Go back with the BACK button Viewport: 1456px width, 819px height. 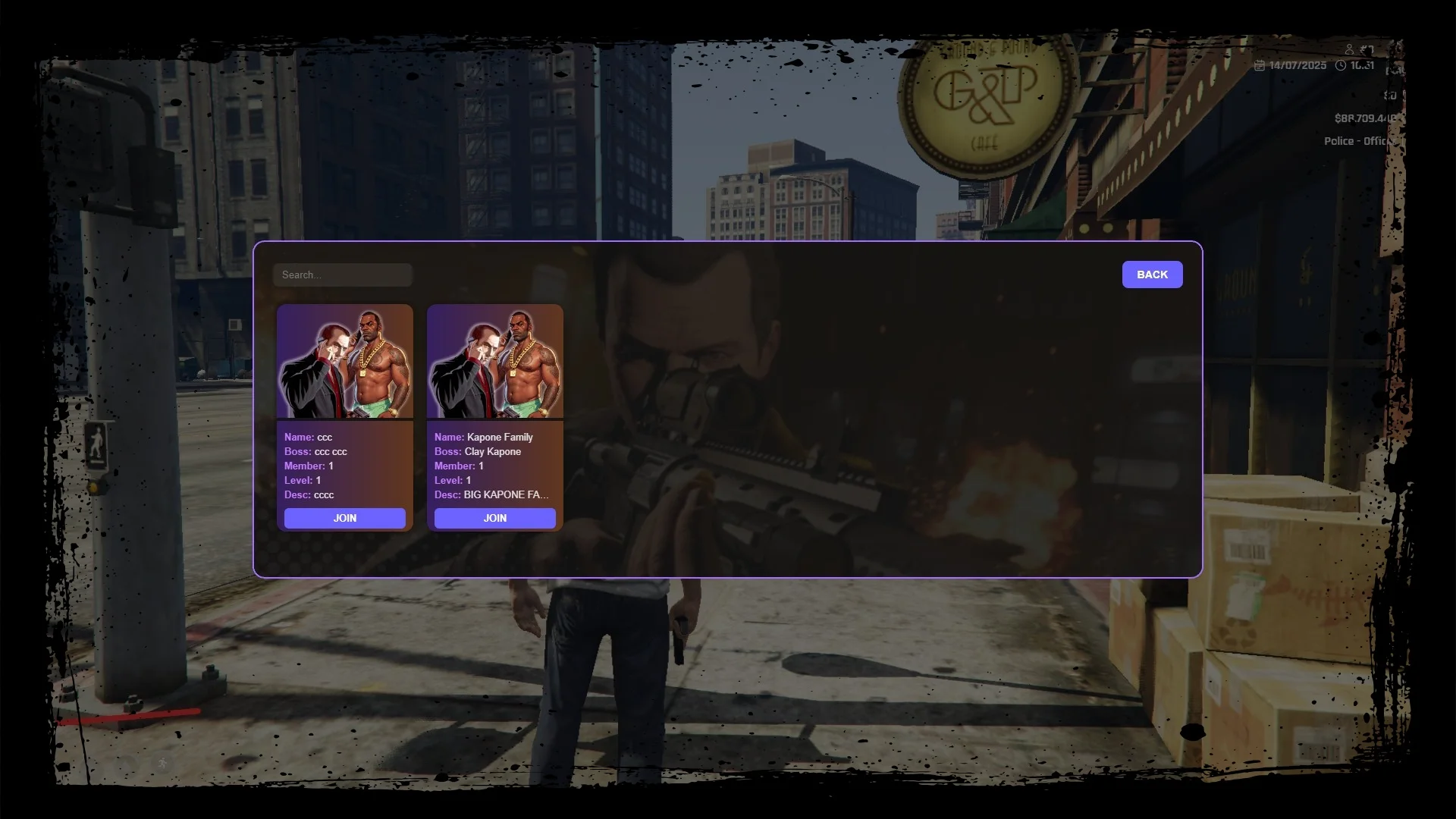pos(1152,275)
